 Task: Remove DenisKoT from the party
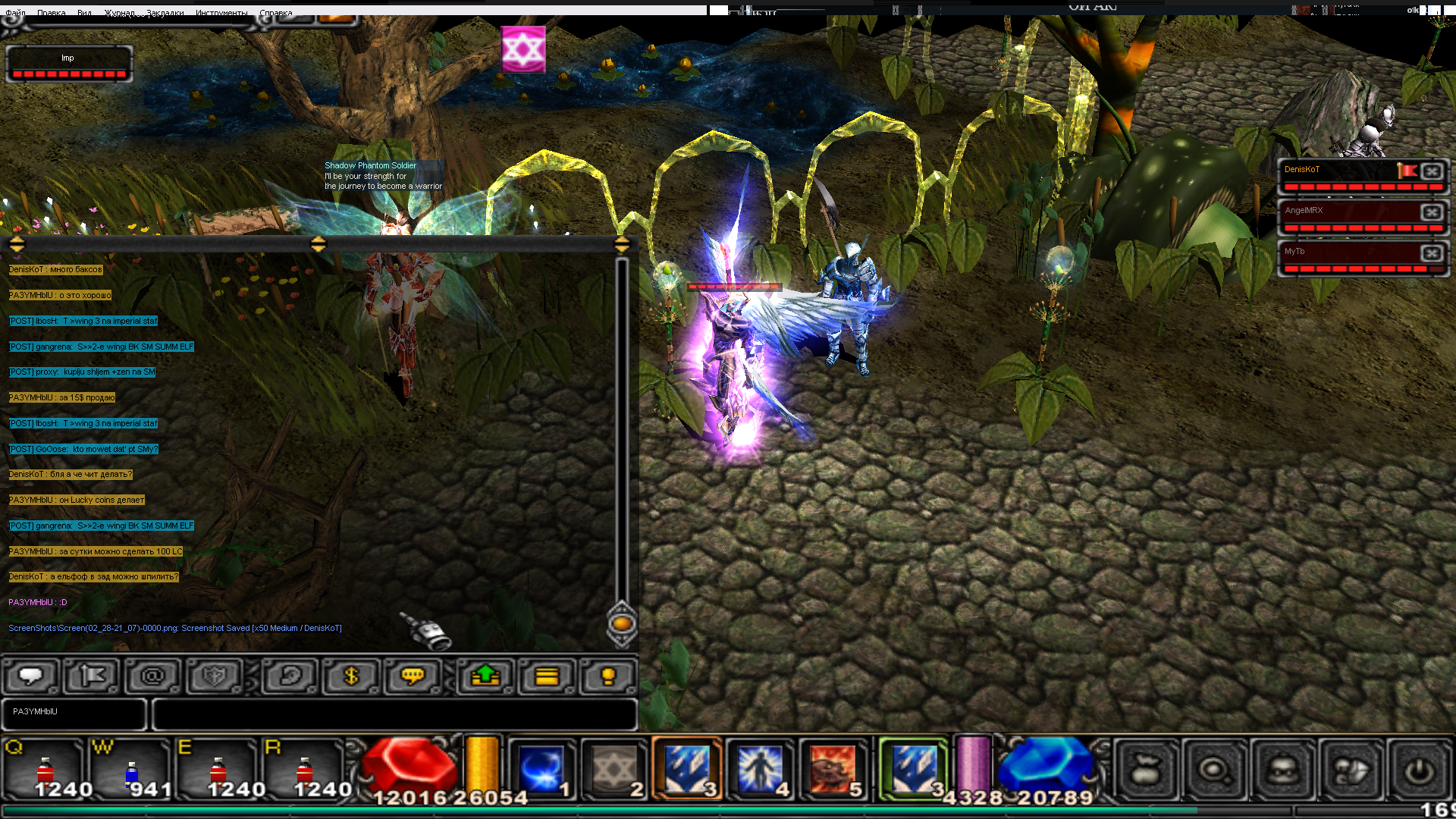click(1432, 171)
